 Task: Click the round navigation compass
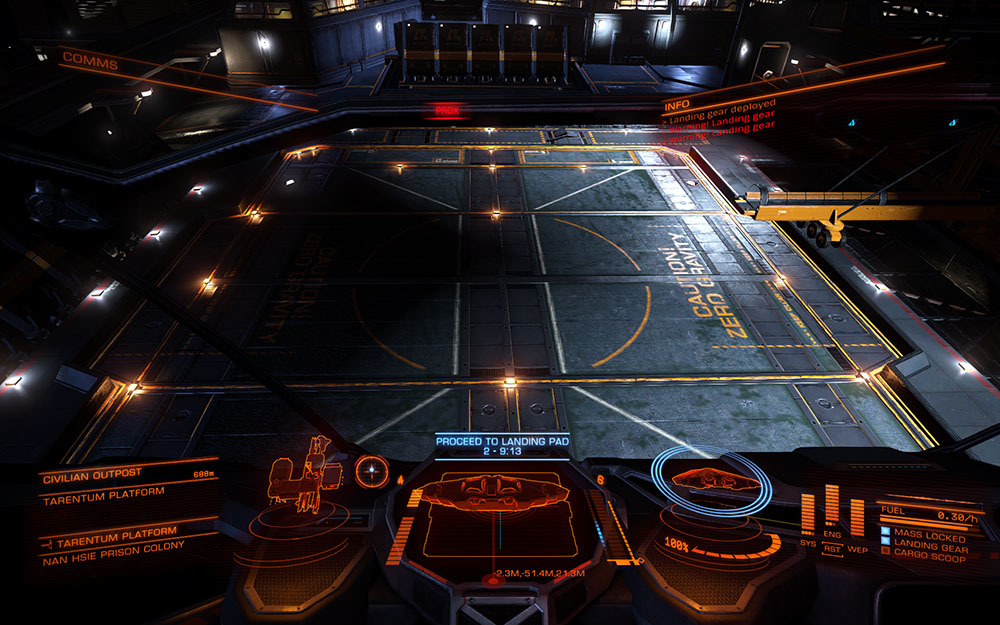371,469
